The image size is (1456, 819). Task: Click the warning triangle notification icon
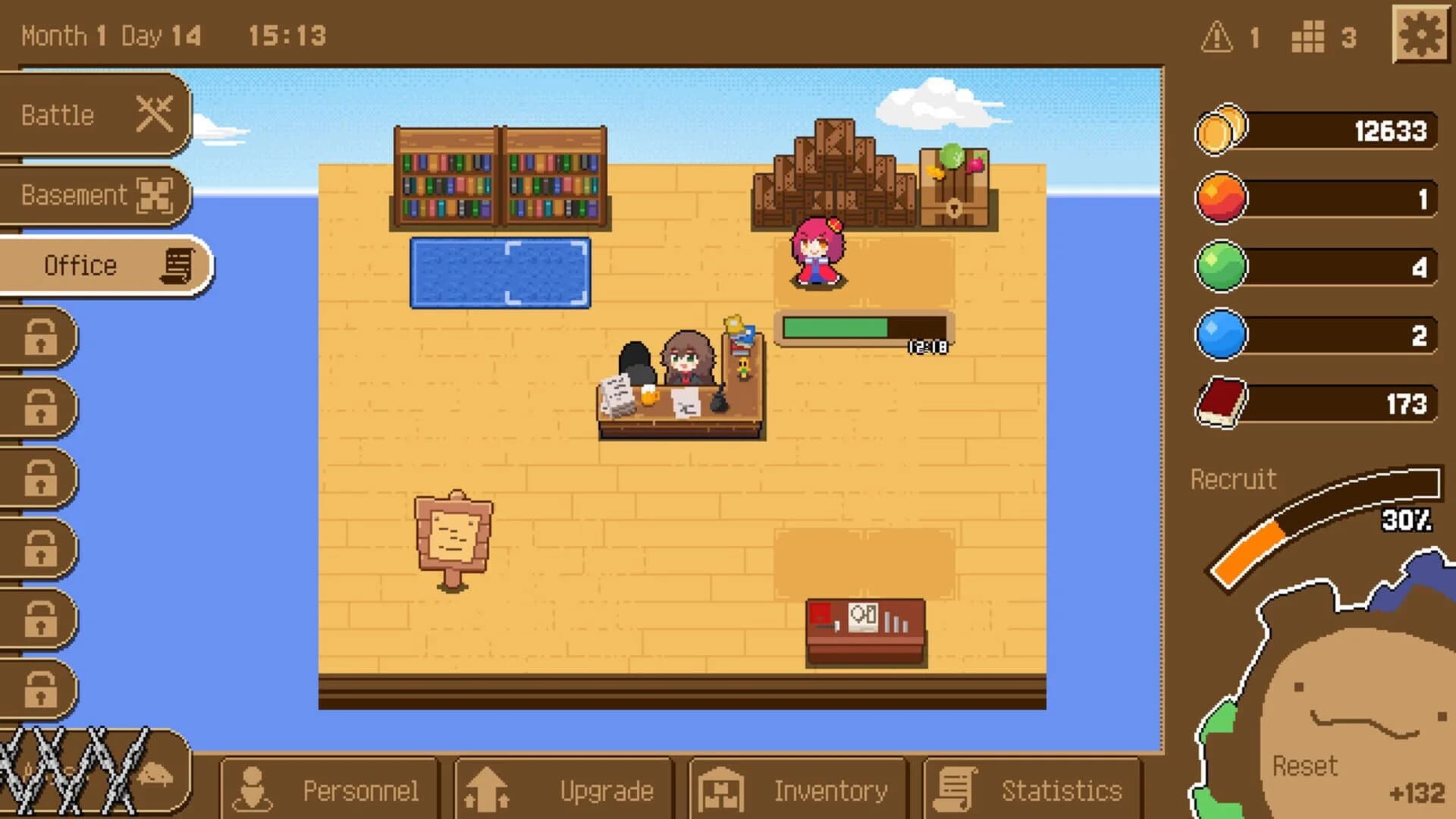[1217, 36]
